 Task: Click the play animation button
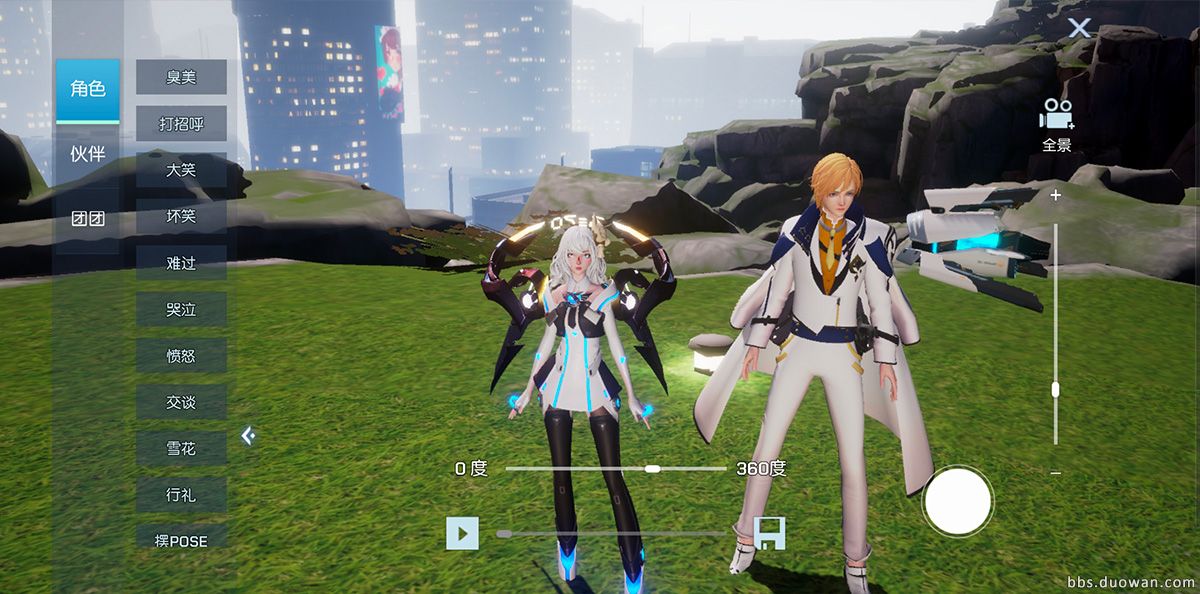462,534
